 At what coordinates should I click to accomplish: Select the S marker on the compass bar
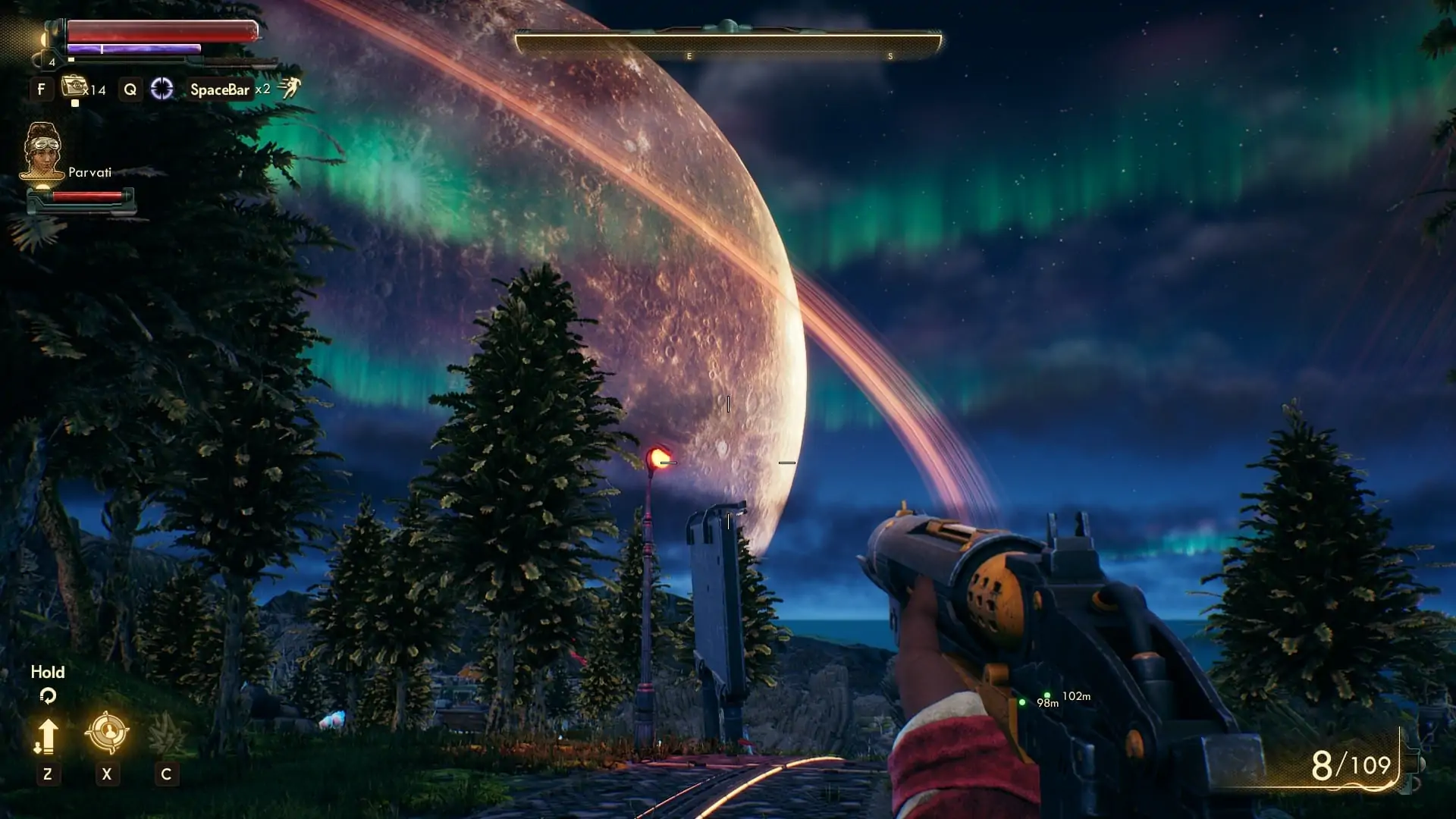pyautogui.click(x=892, y=55)
